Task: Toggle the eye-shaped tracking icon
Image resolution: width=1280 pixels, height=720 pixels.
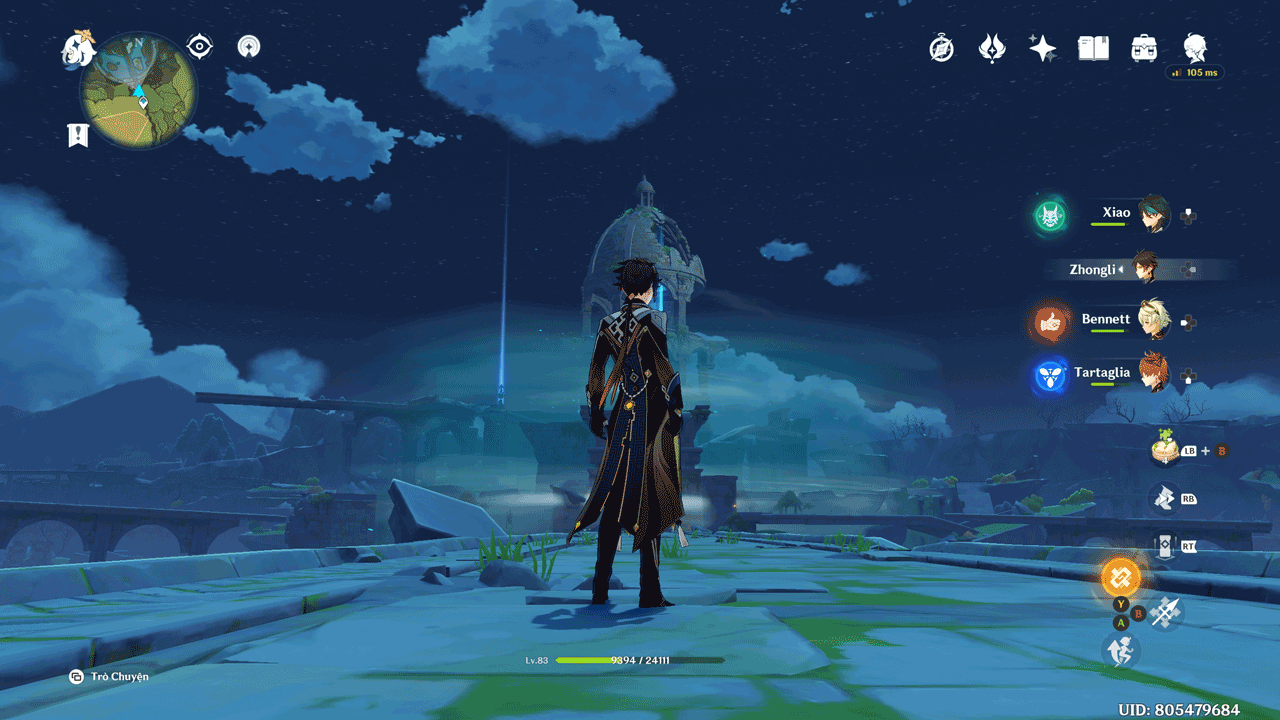Action: coord(200,46)
